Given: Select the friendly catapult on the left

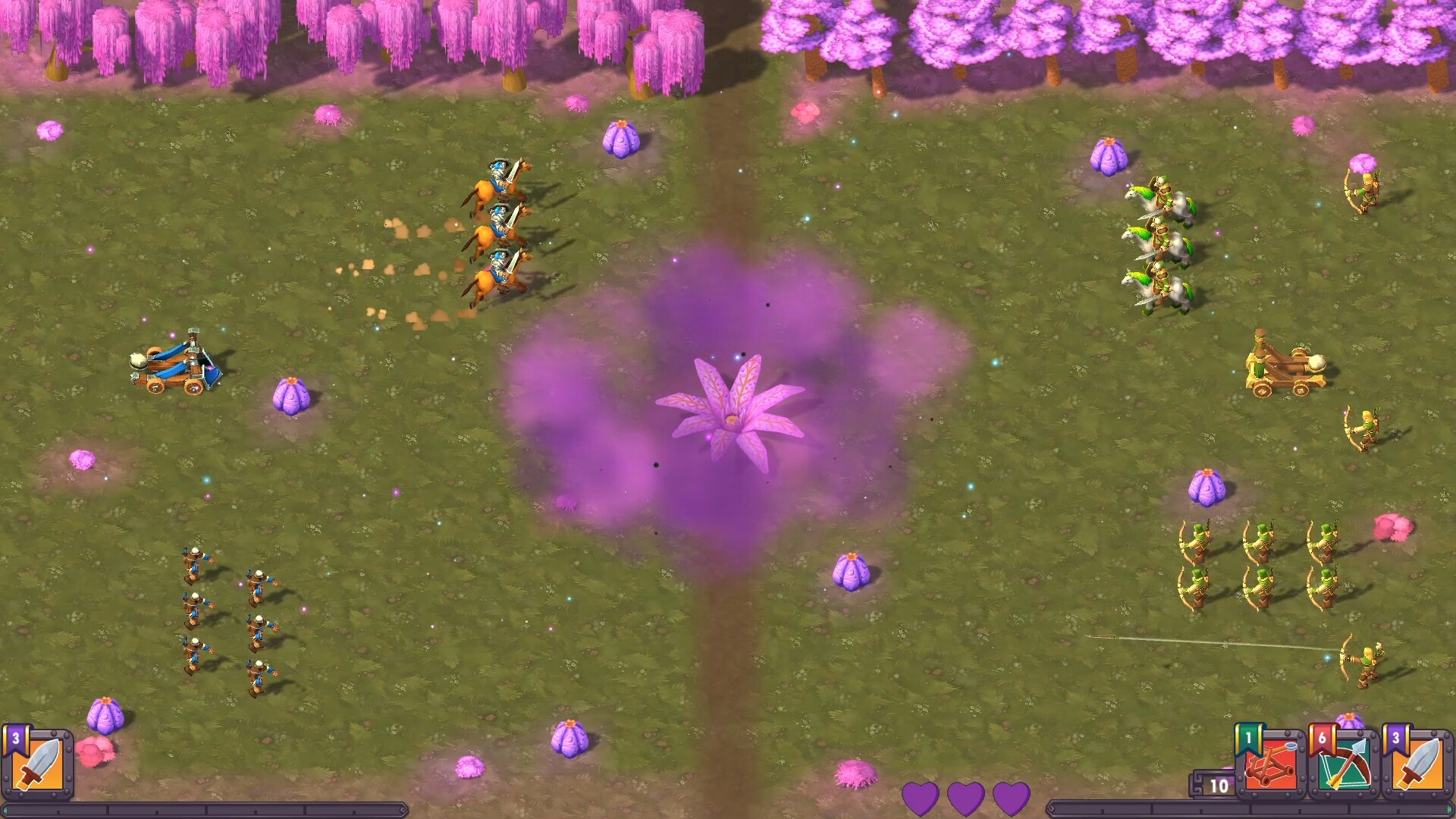Looking at the screenshot, I should (177, 368).
